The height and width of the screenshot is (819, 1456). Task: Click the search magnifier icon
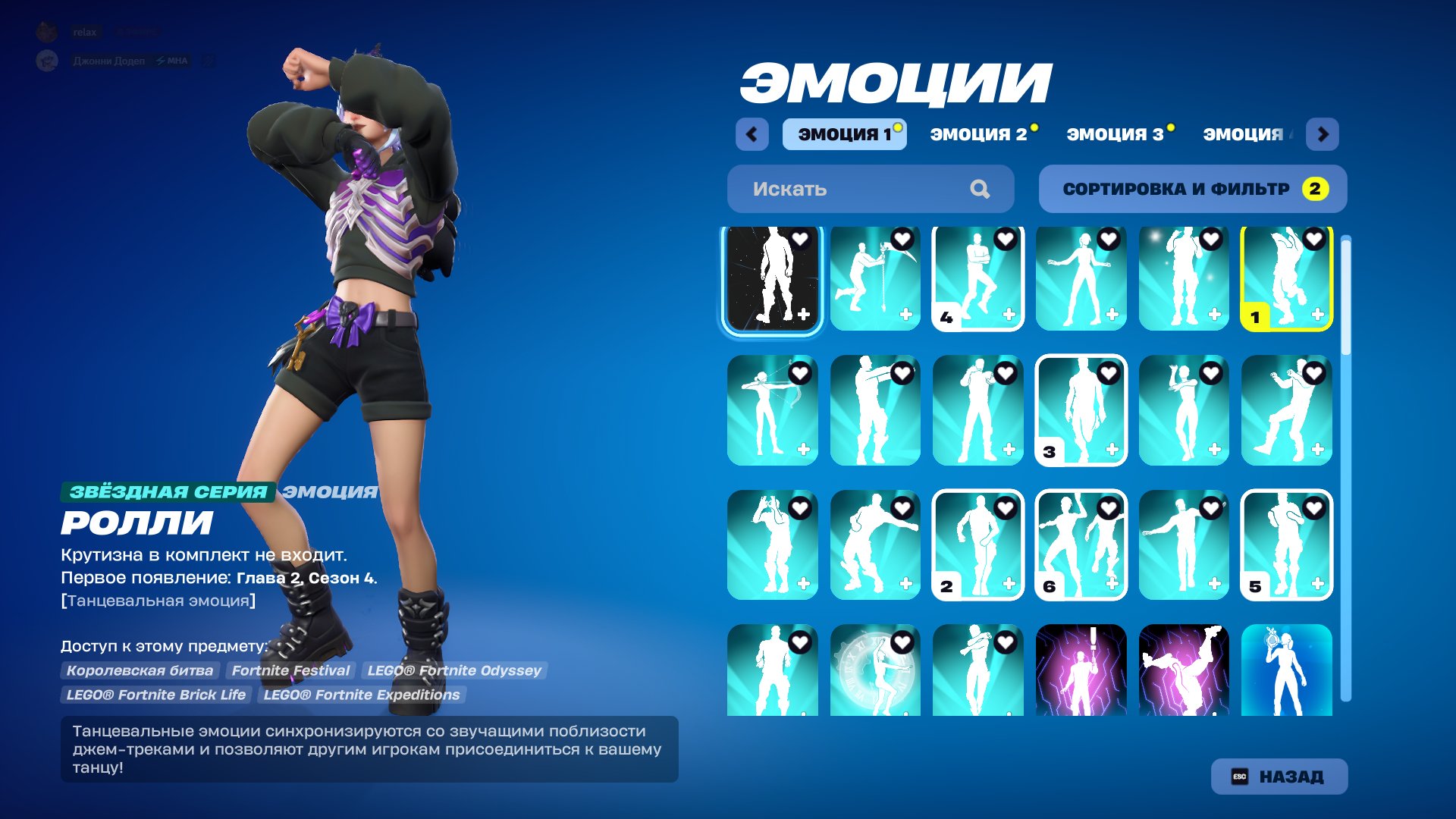[981, 189]
